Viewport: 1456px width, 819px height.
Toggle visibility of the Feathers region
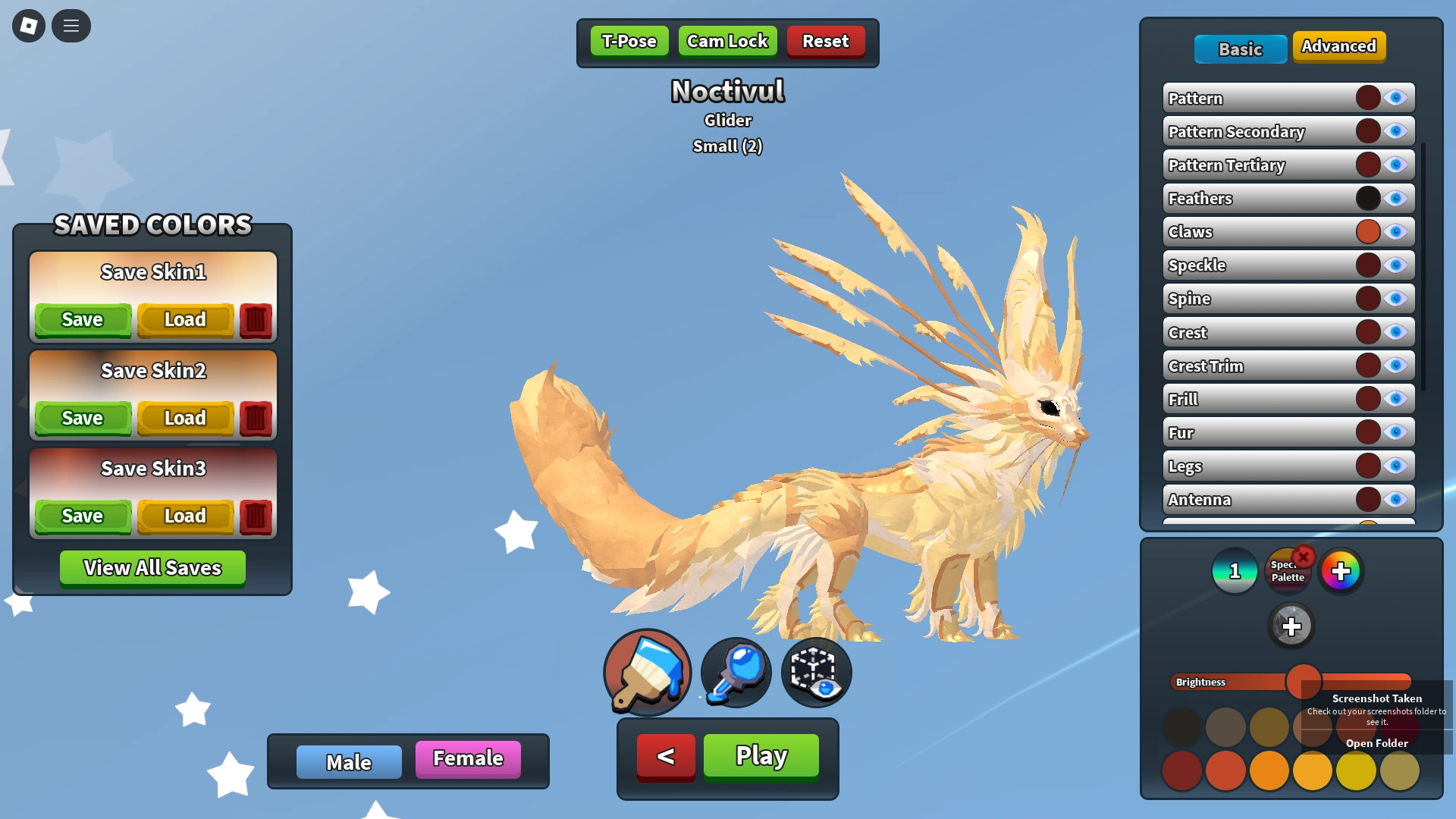tap(1396, 198)
